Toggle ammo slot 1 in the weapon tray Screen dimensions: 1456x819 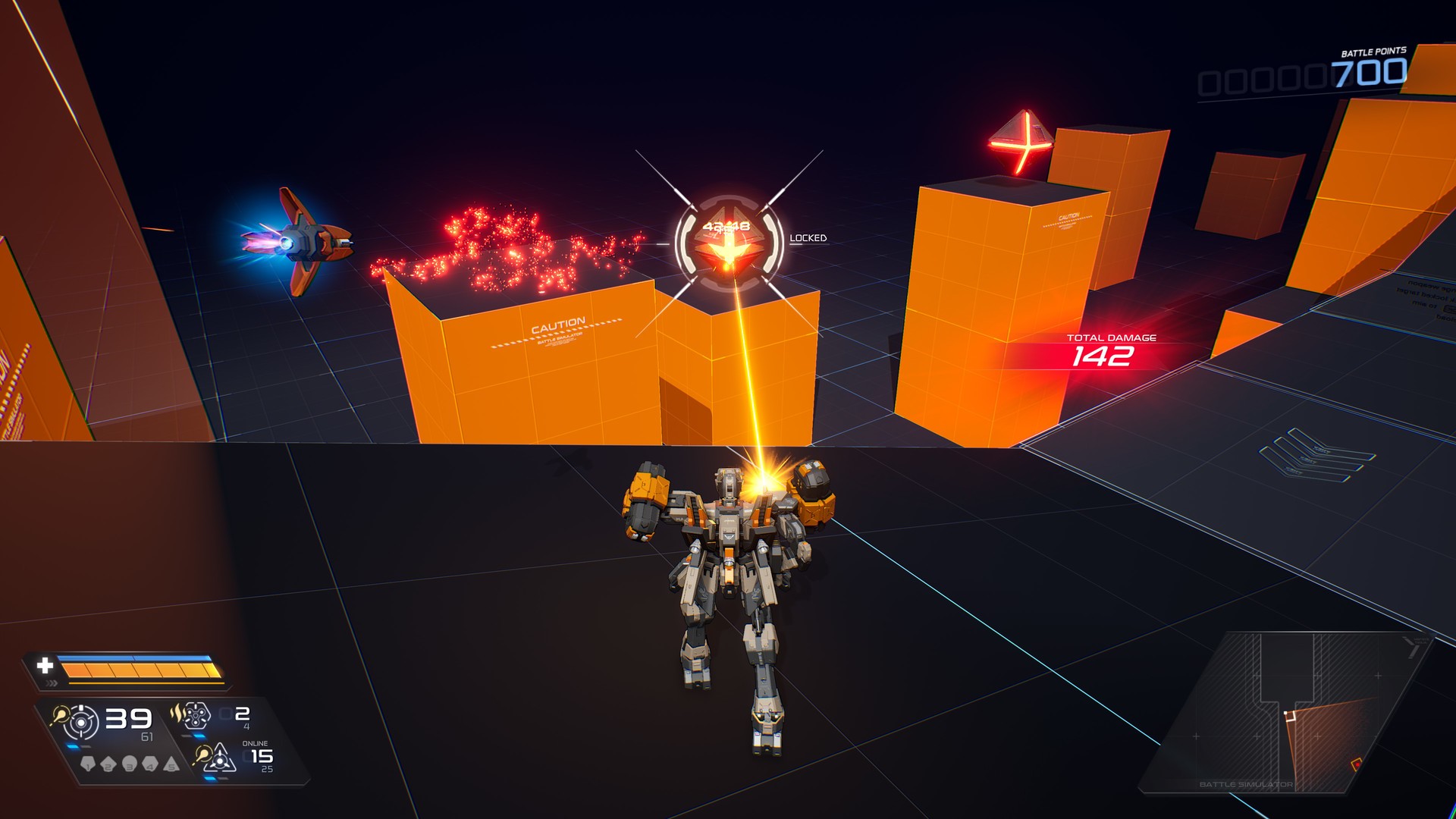88,764
